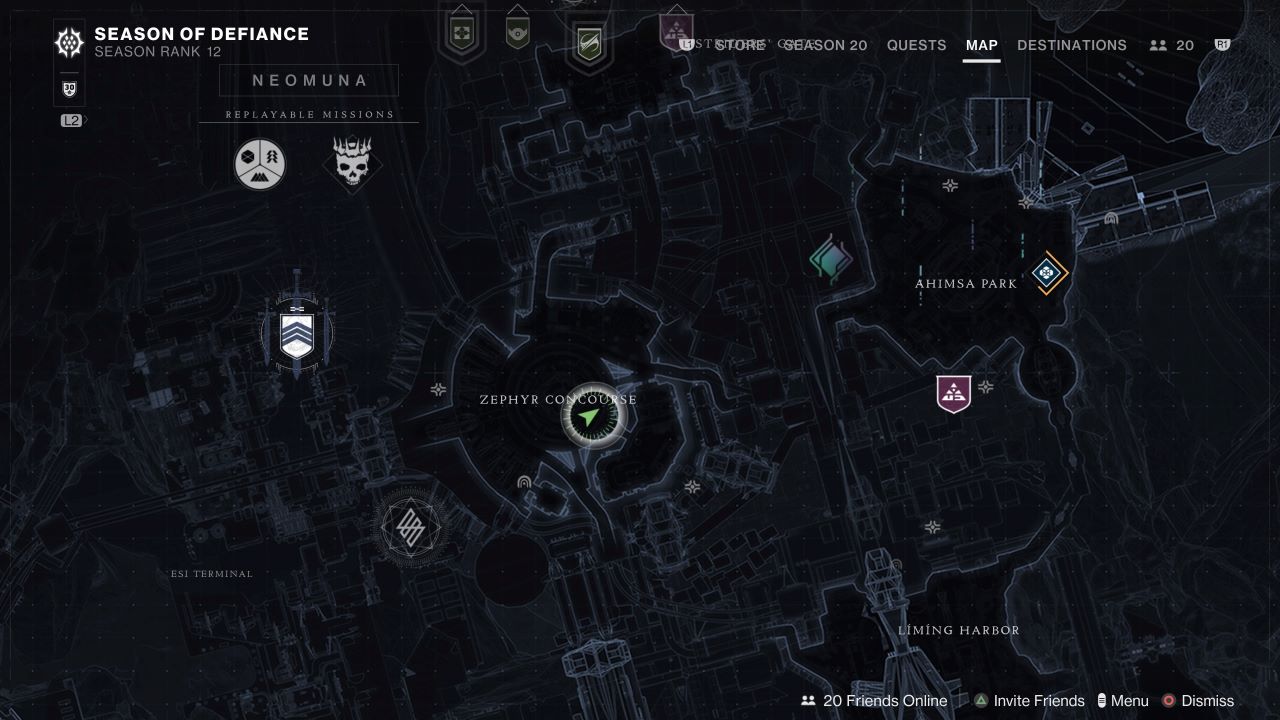Go to the SEASON 20 tab
Image resolution: width=1280 pixels, height=720 pixels.
(x=825, y=45)
